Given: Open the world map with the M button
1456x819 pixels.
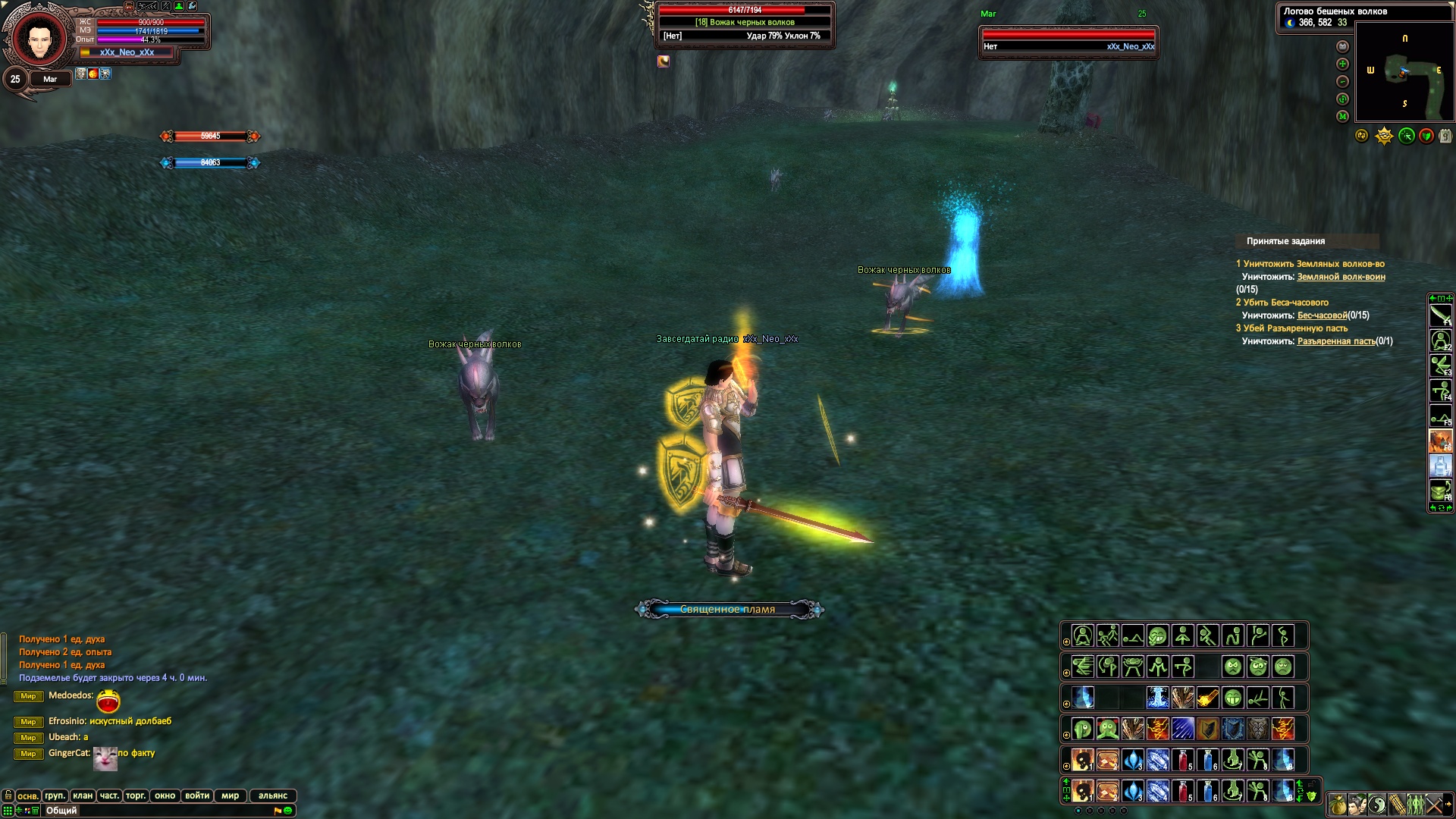Looking at the screenshot, I should (1342, 116).
